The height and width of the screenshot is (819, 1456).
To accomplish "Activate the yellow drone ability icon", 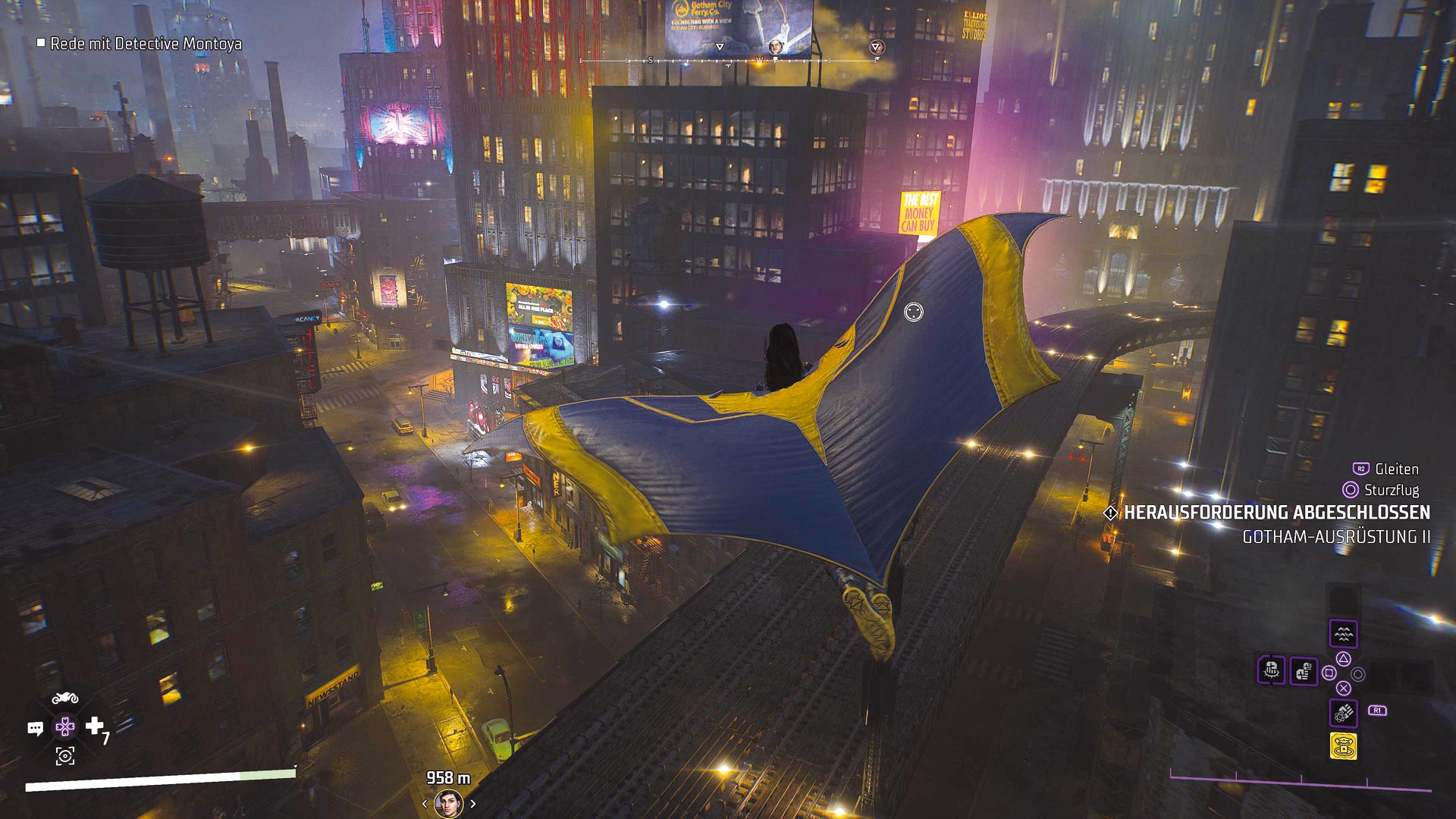I will pos(1343,746).
